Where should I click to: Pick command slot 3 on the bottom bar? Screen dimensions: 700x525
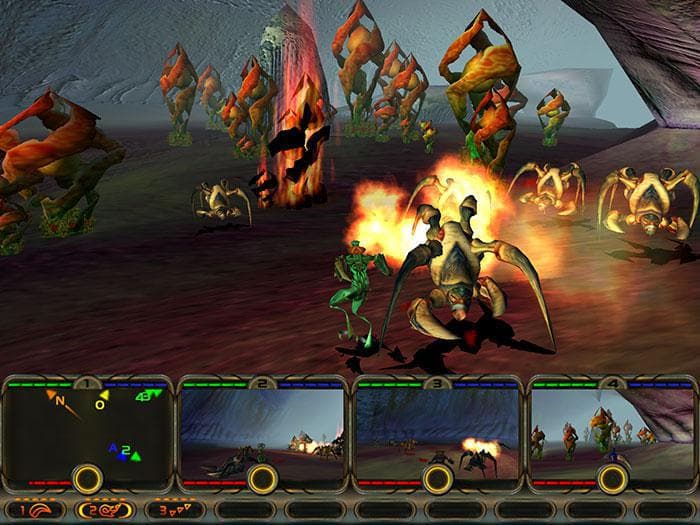point(175,509)
